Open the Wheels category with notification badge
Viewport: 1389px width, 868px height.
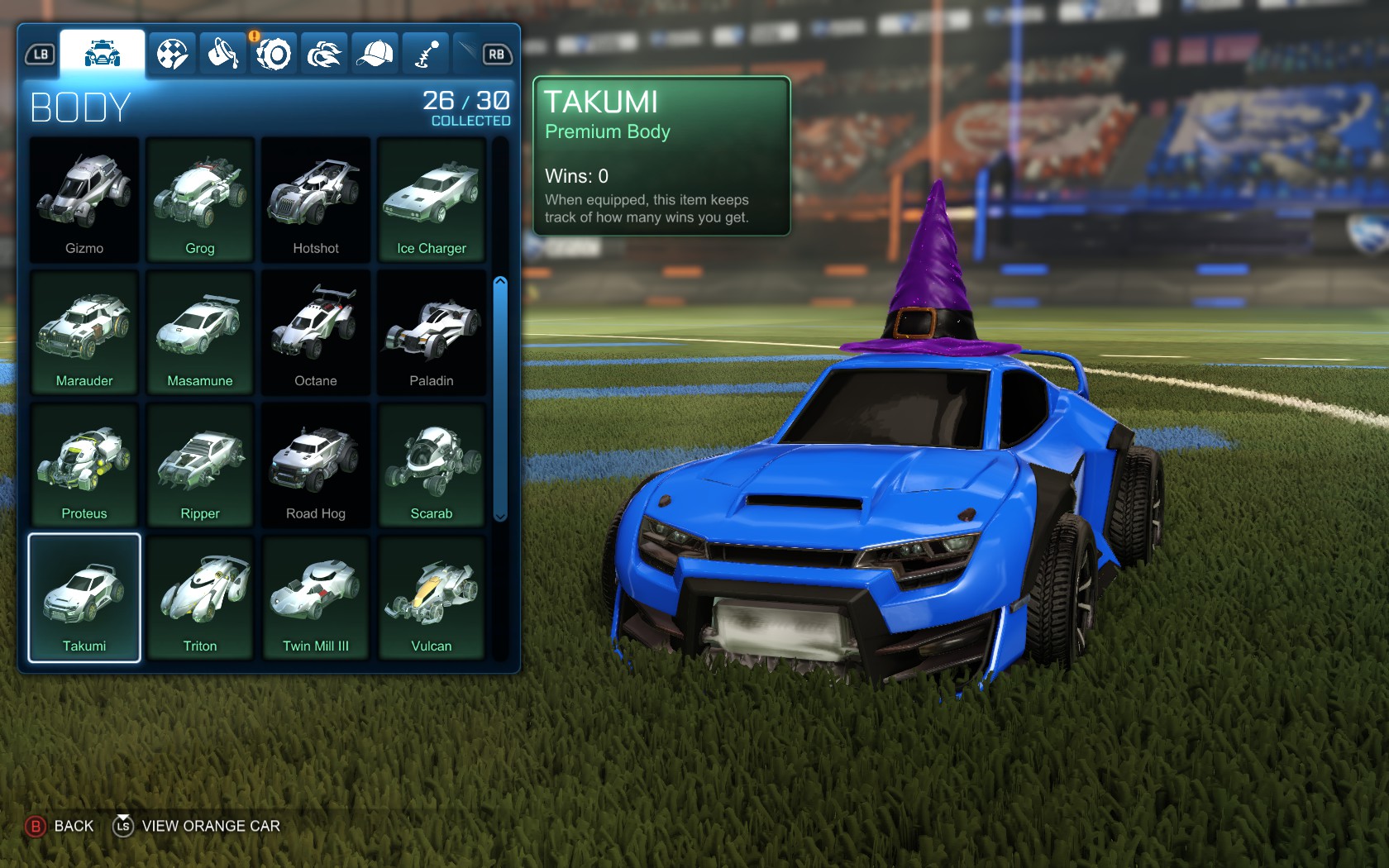coord(273,52)
